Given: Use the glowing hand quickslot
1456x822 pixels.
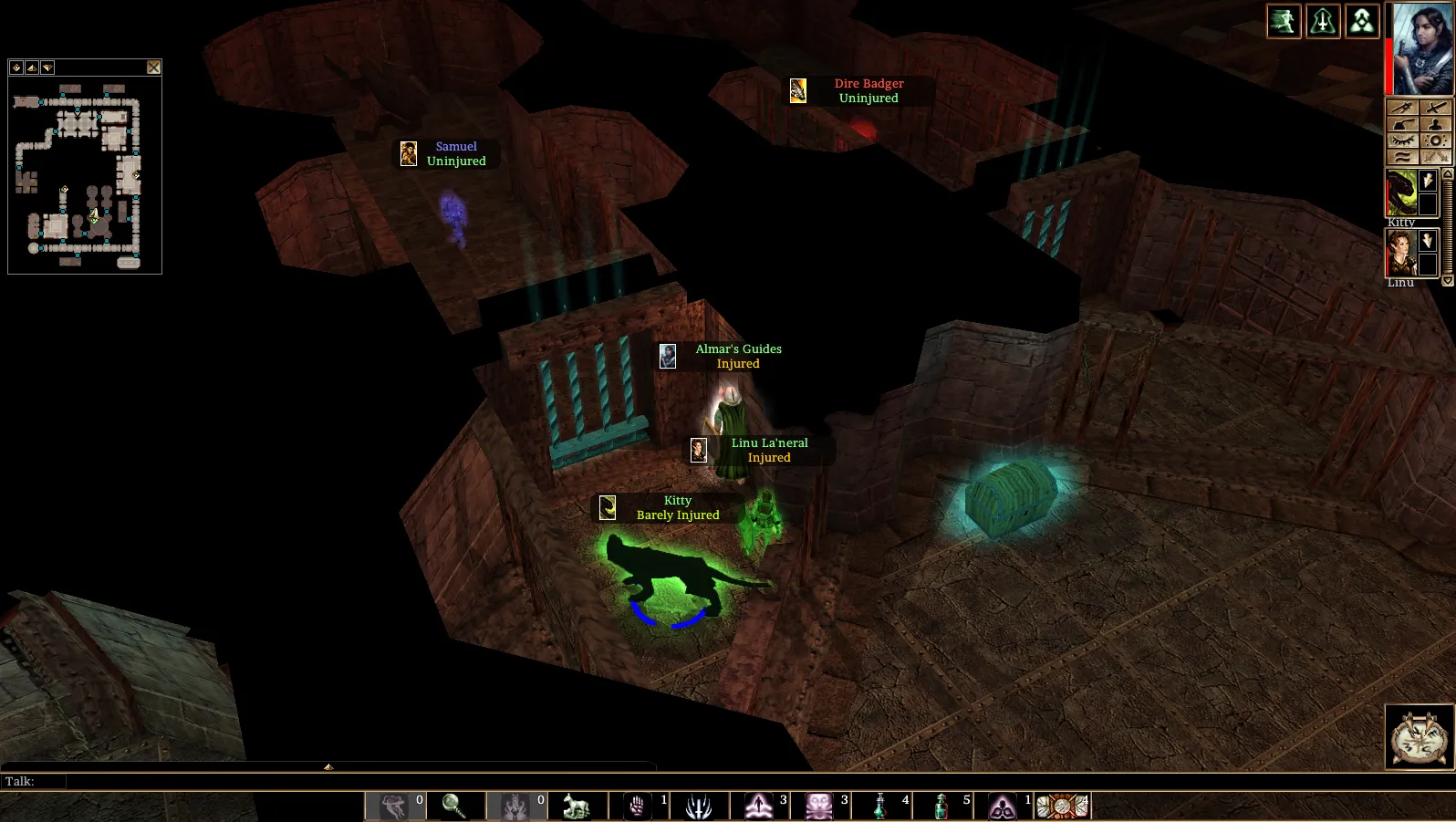Looking at the screenshot, I should [x=638, y=806].
